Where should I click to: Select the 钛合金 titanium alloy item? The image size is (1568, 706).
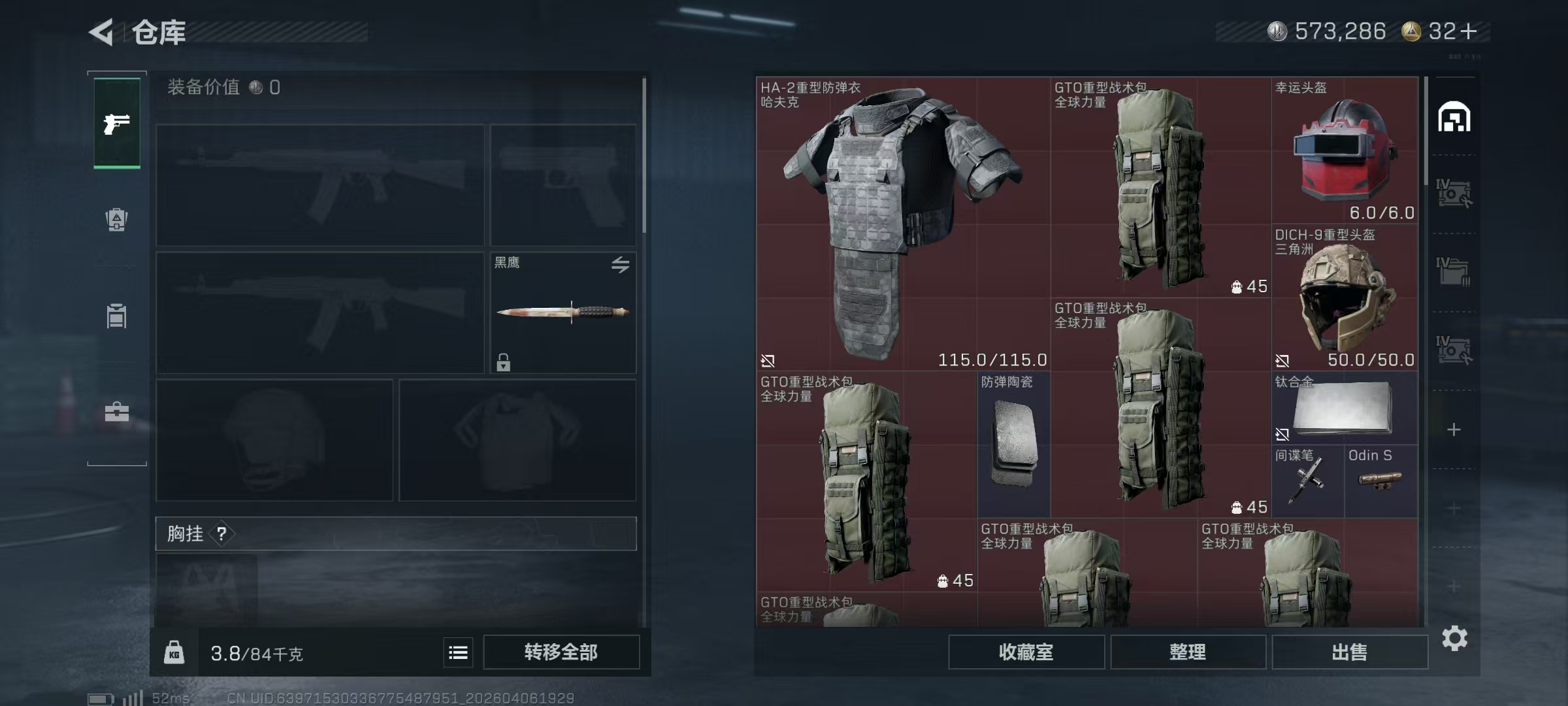pyautogui.click(x=1345, y=408)
